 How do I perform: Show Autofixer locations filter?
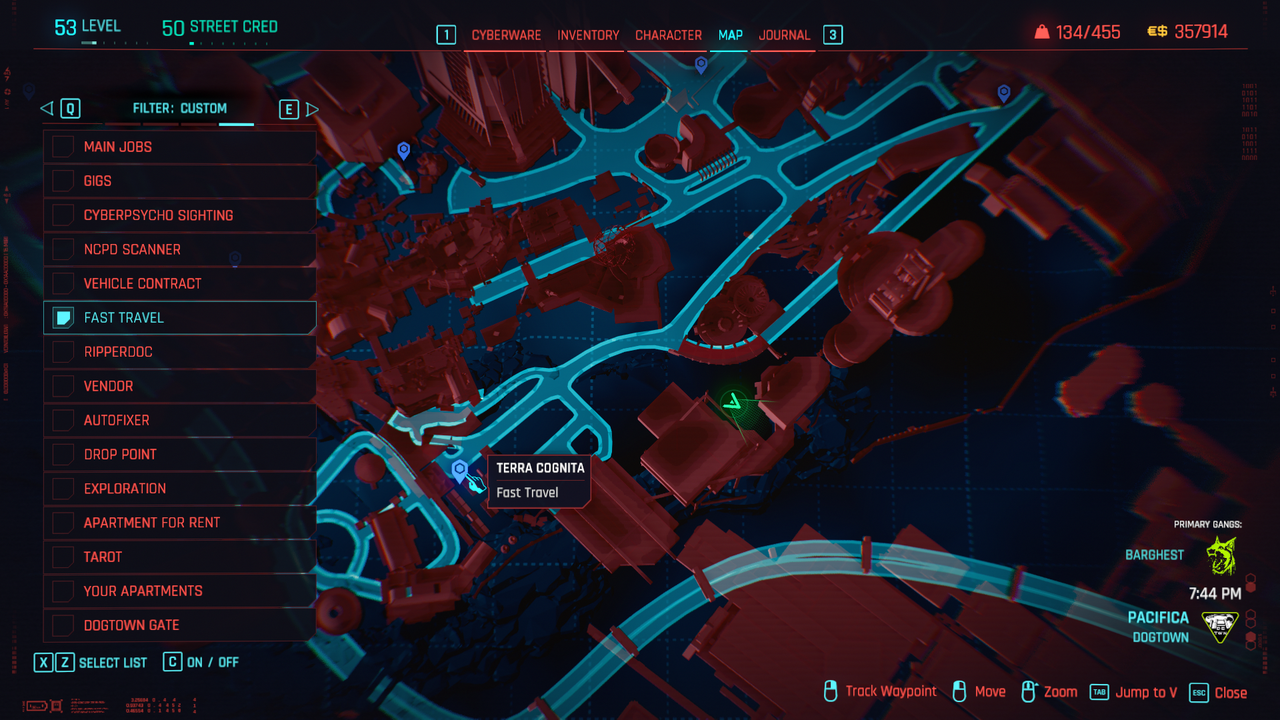click(63, 420)
